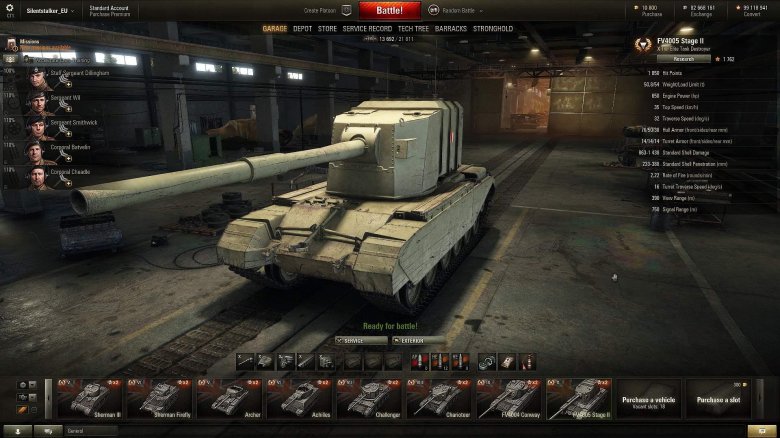
Task: Click Create Platoon
Action: [321, 10]
